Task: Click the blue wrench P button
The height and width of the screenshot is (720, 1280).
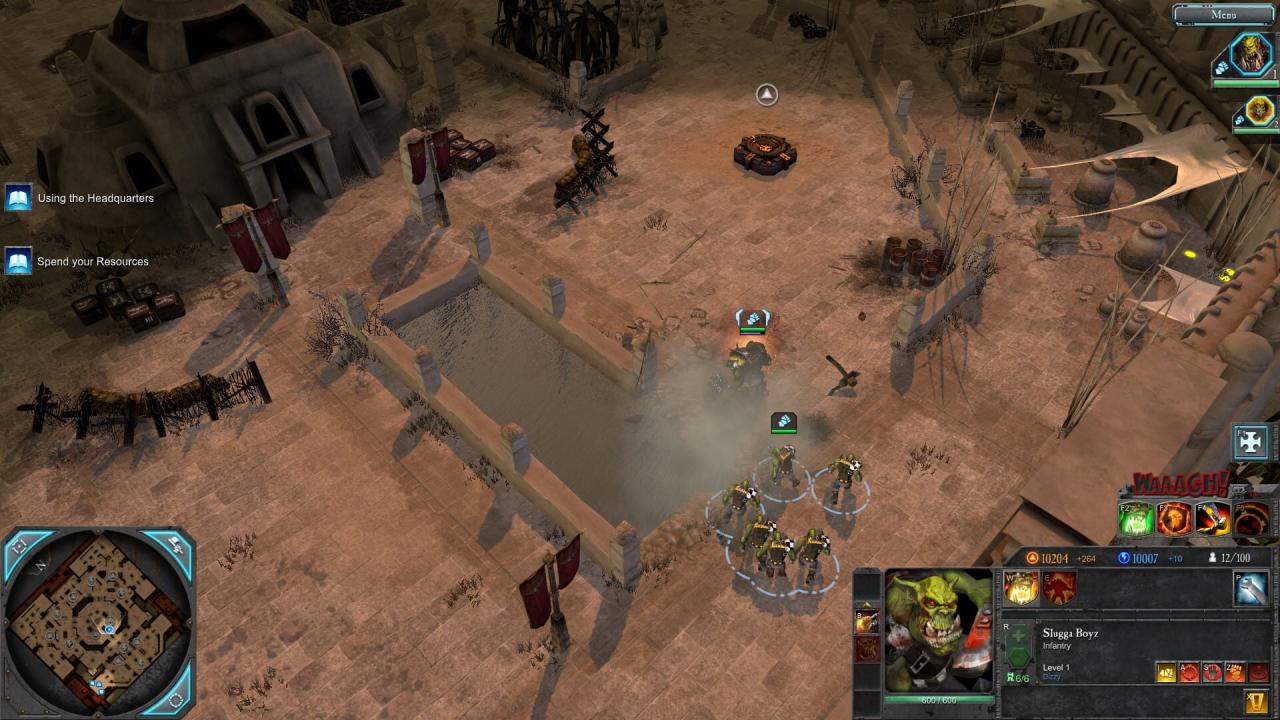Action: point(1251,590)
